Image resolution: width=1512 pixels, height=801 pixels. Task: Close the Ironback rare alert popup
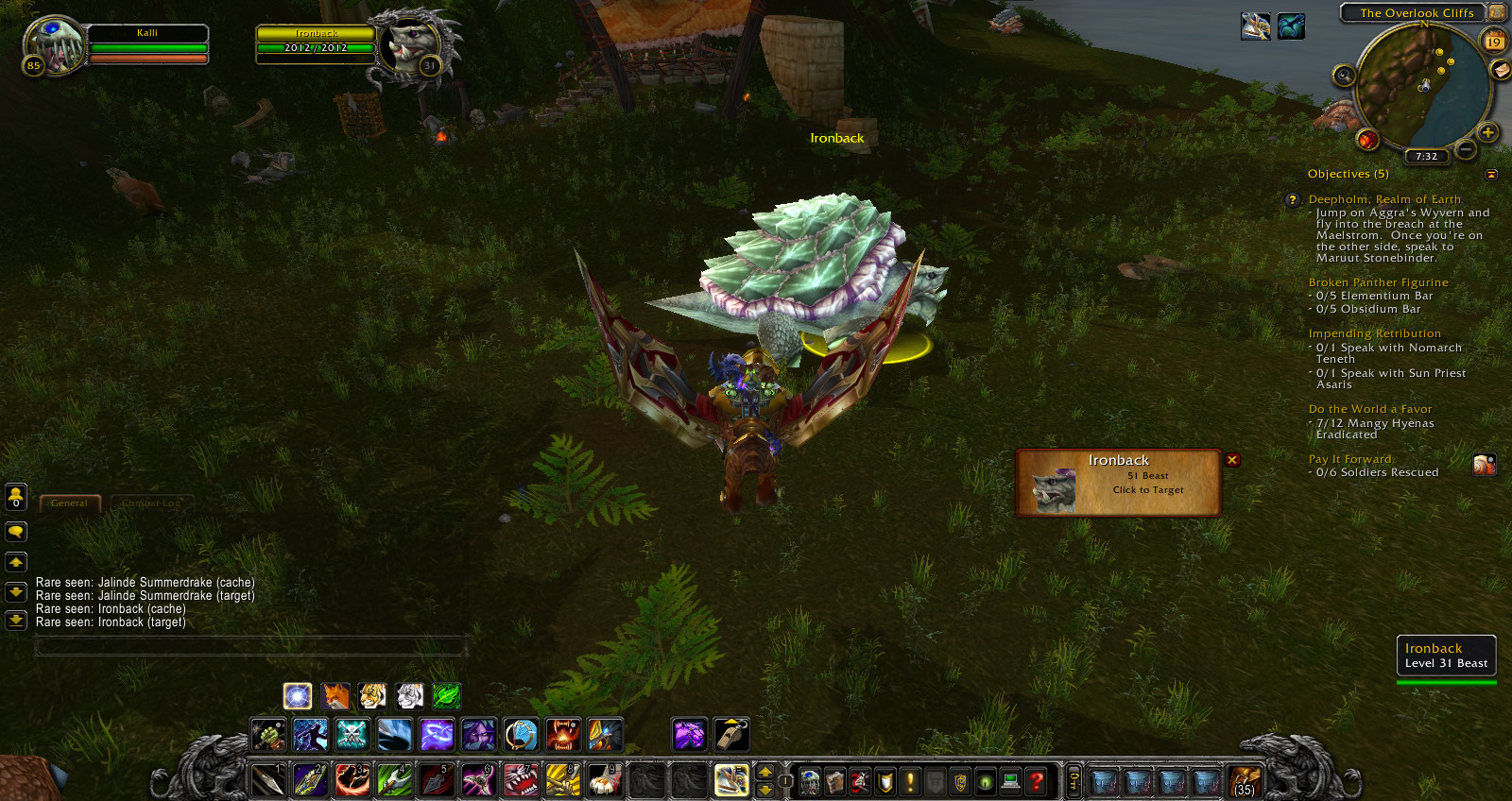(1232, 460)
